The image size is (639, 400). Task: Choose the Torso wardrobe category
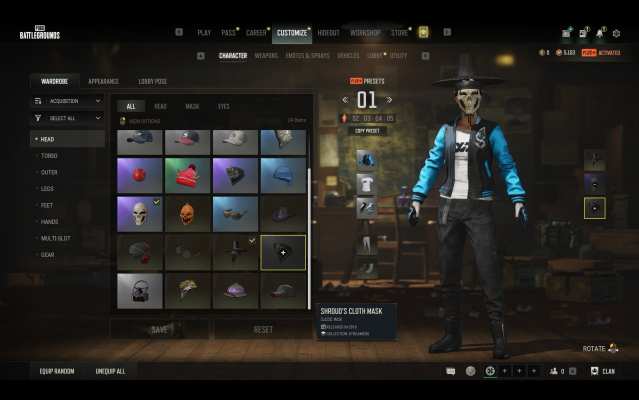click(x=48, y=156)
